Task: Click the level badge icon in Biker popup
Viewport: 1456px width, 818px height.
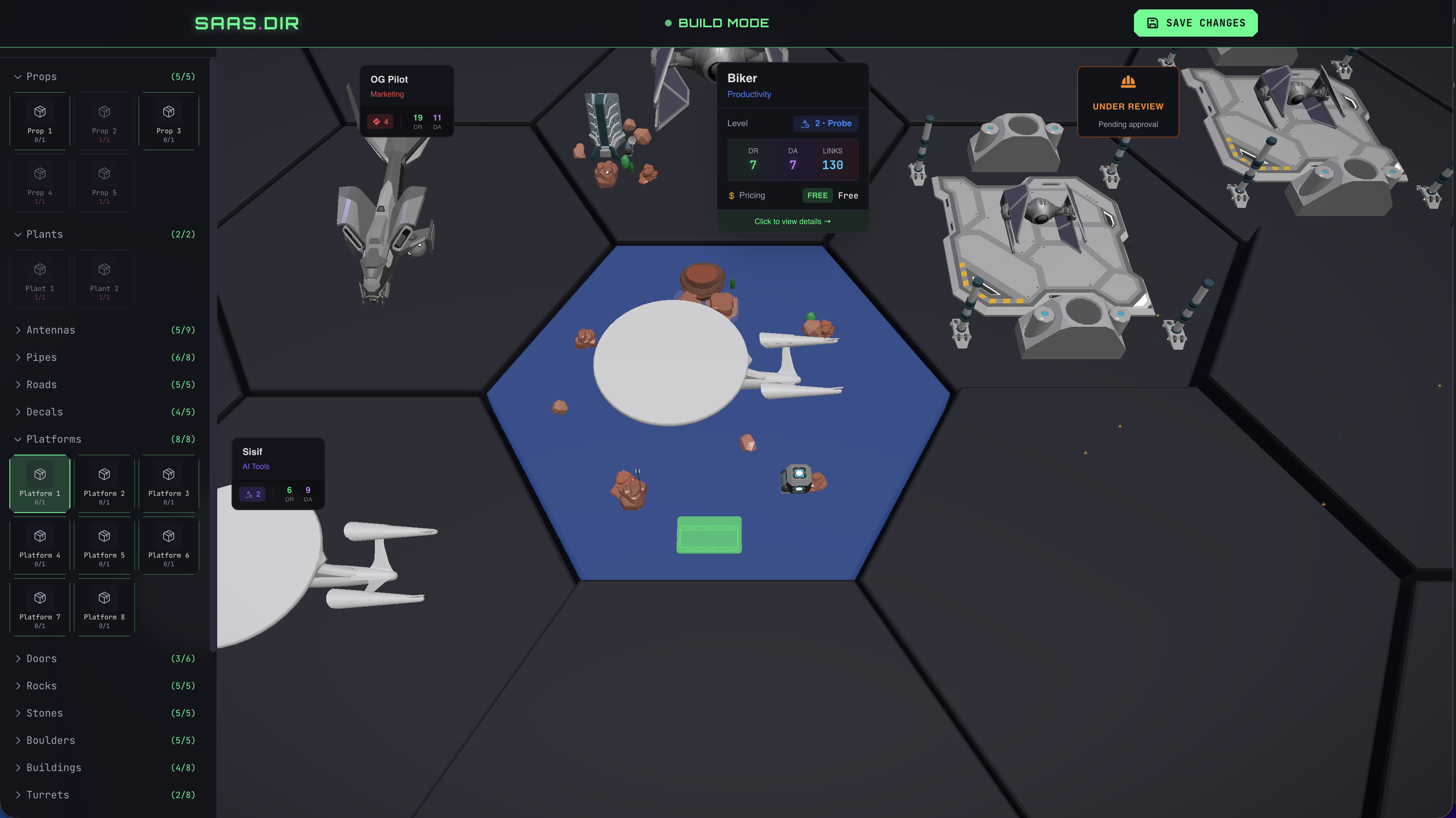Action: [805, 123]
